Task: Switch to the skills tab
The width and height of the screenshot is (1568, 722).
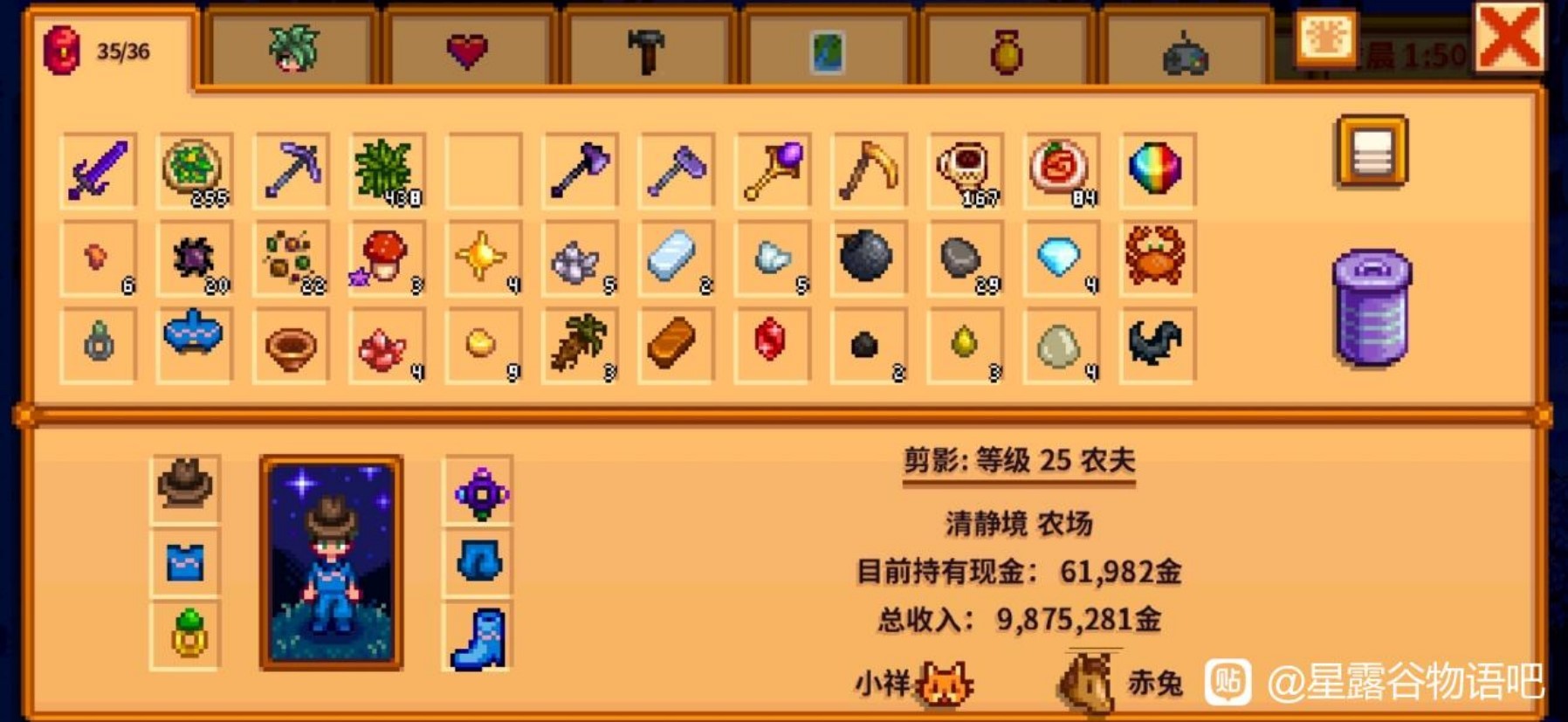Action: pyautogui.click(x=288, y=48)
